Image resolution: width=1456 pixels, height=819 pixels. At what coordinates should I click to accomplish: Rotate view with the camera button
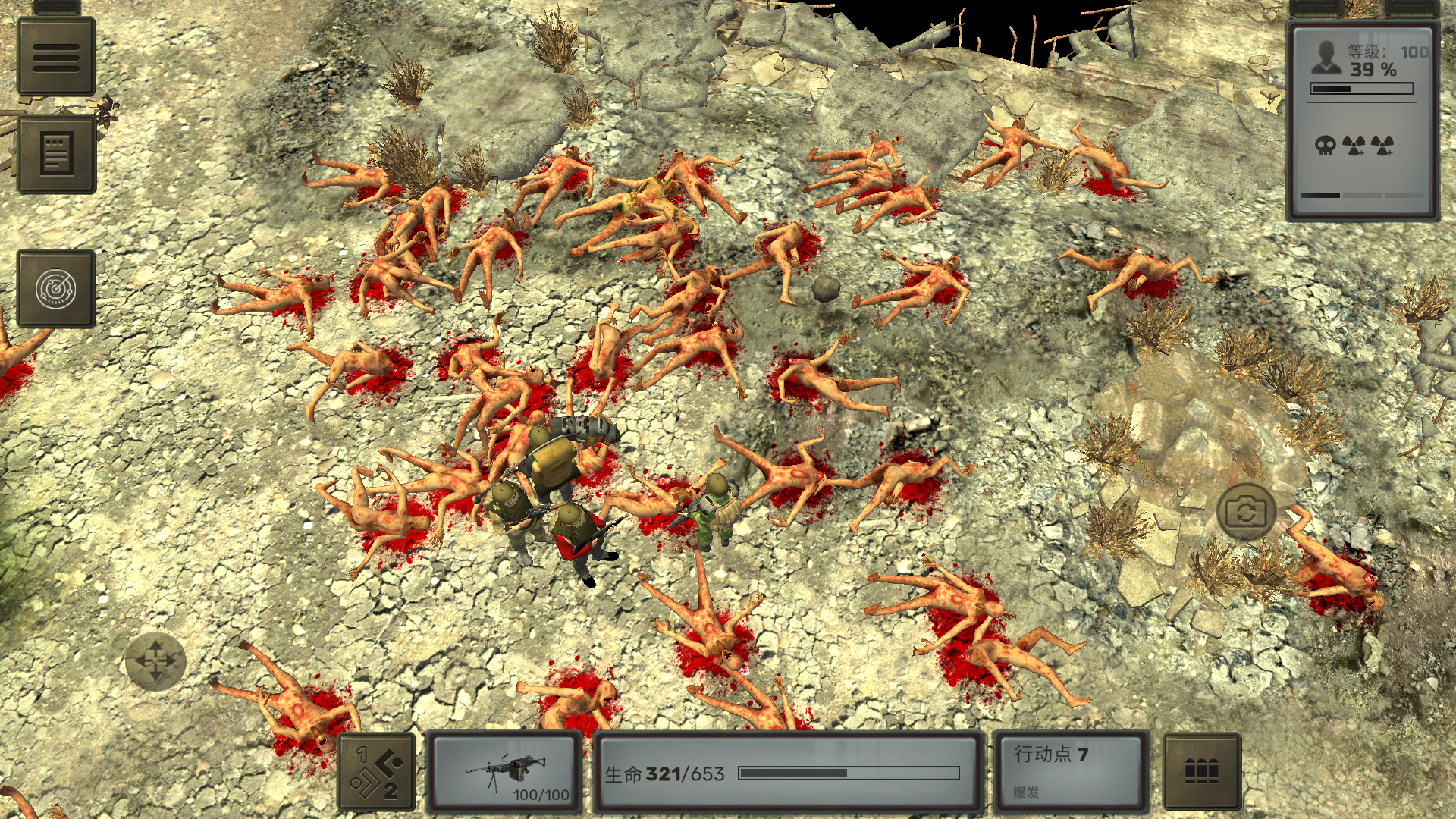(x=1246, y=513)
